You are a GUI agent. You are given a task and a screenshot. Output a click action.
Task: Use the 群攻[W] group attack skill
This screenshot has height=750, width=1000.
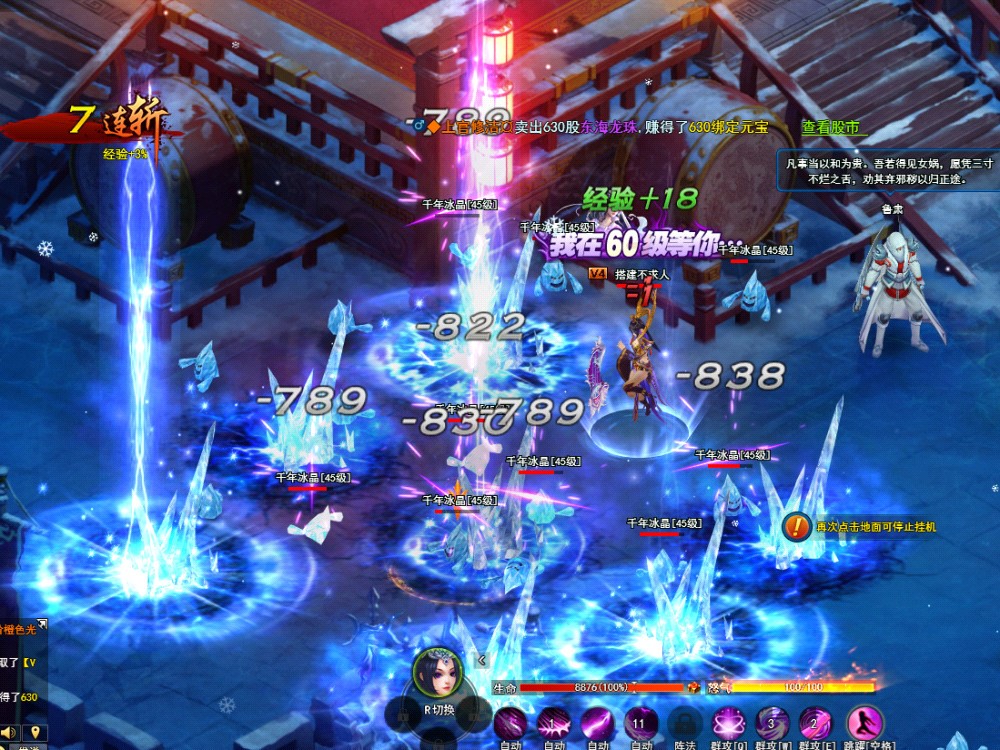click(x=772, y=723)
